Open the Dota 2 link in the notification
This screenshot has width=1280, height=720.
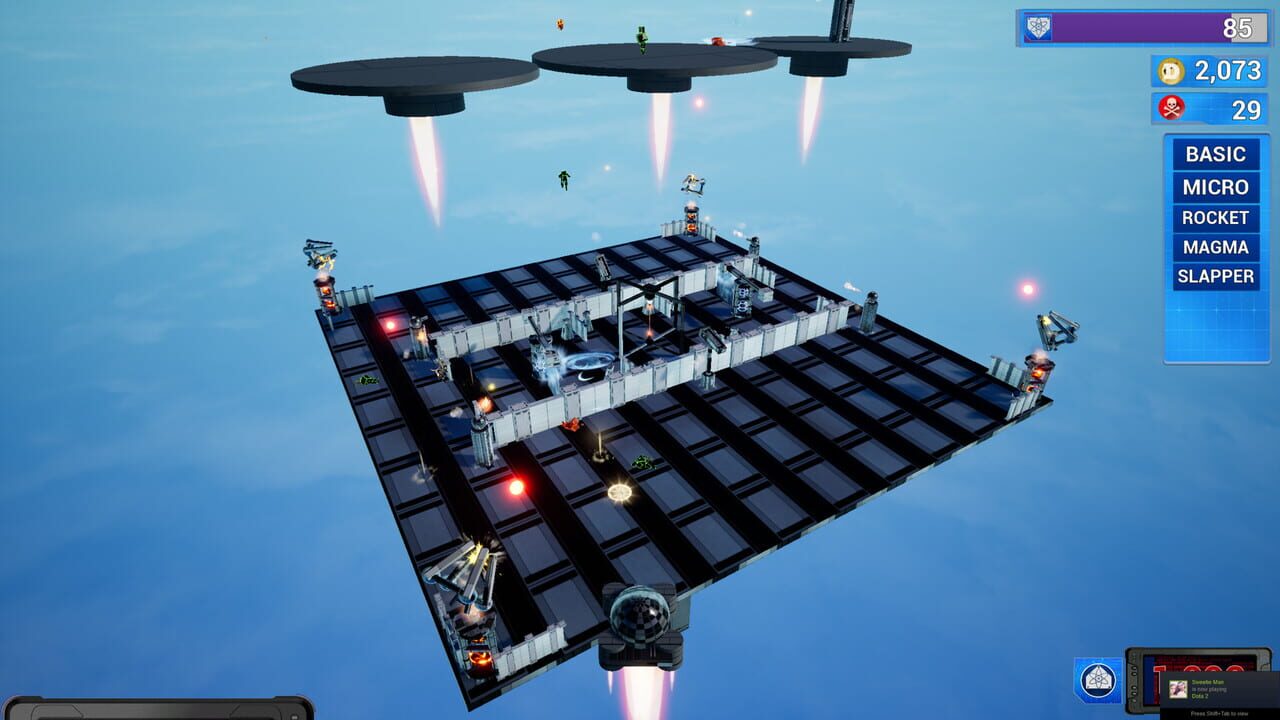pos(1202,698)
